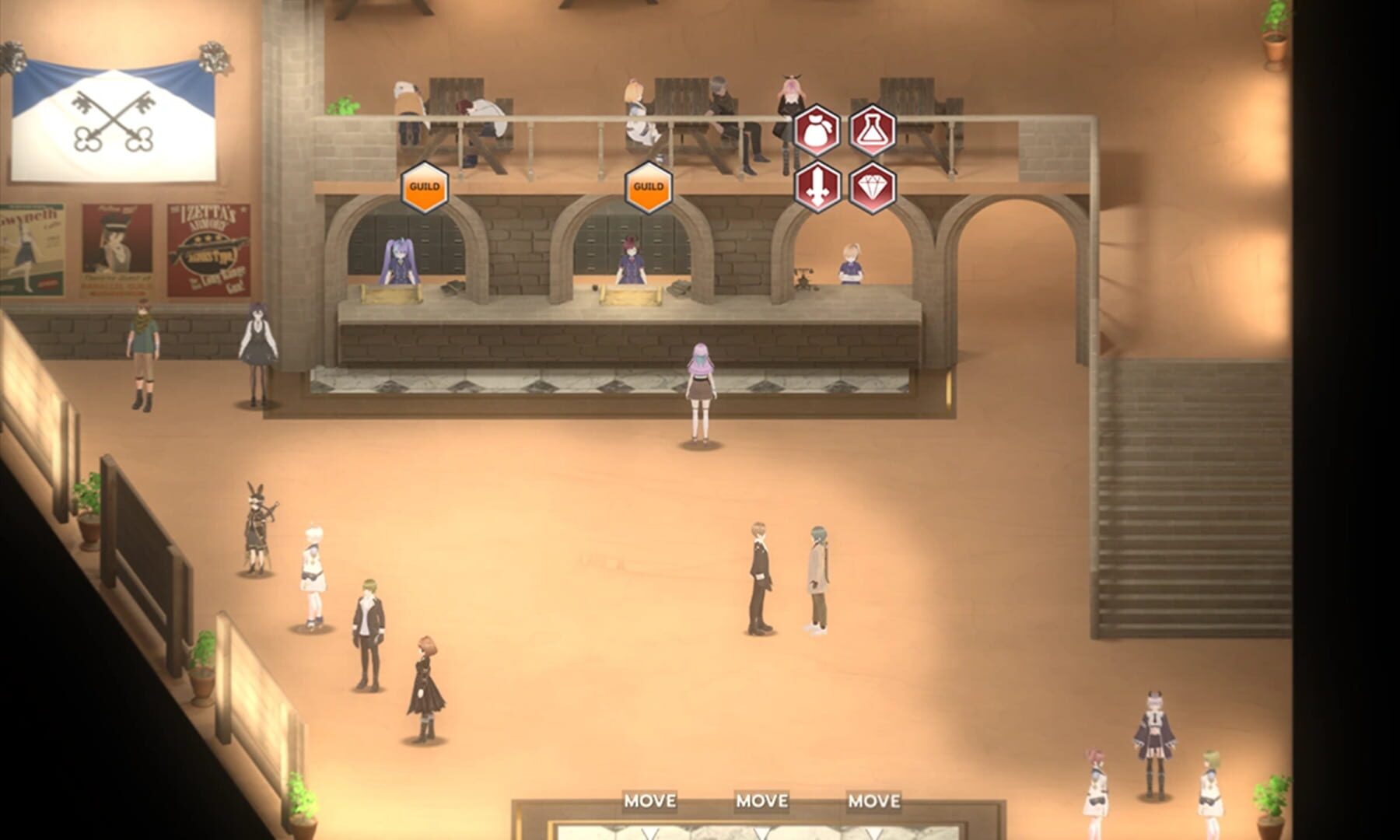Image resolution: width=1400 pixels, height=840 pixels.
Task: Click the right GUILD counter sign
Action: tap(647, 187)
